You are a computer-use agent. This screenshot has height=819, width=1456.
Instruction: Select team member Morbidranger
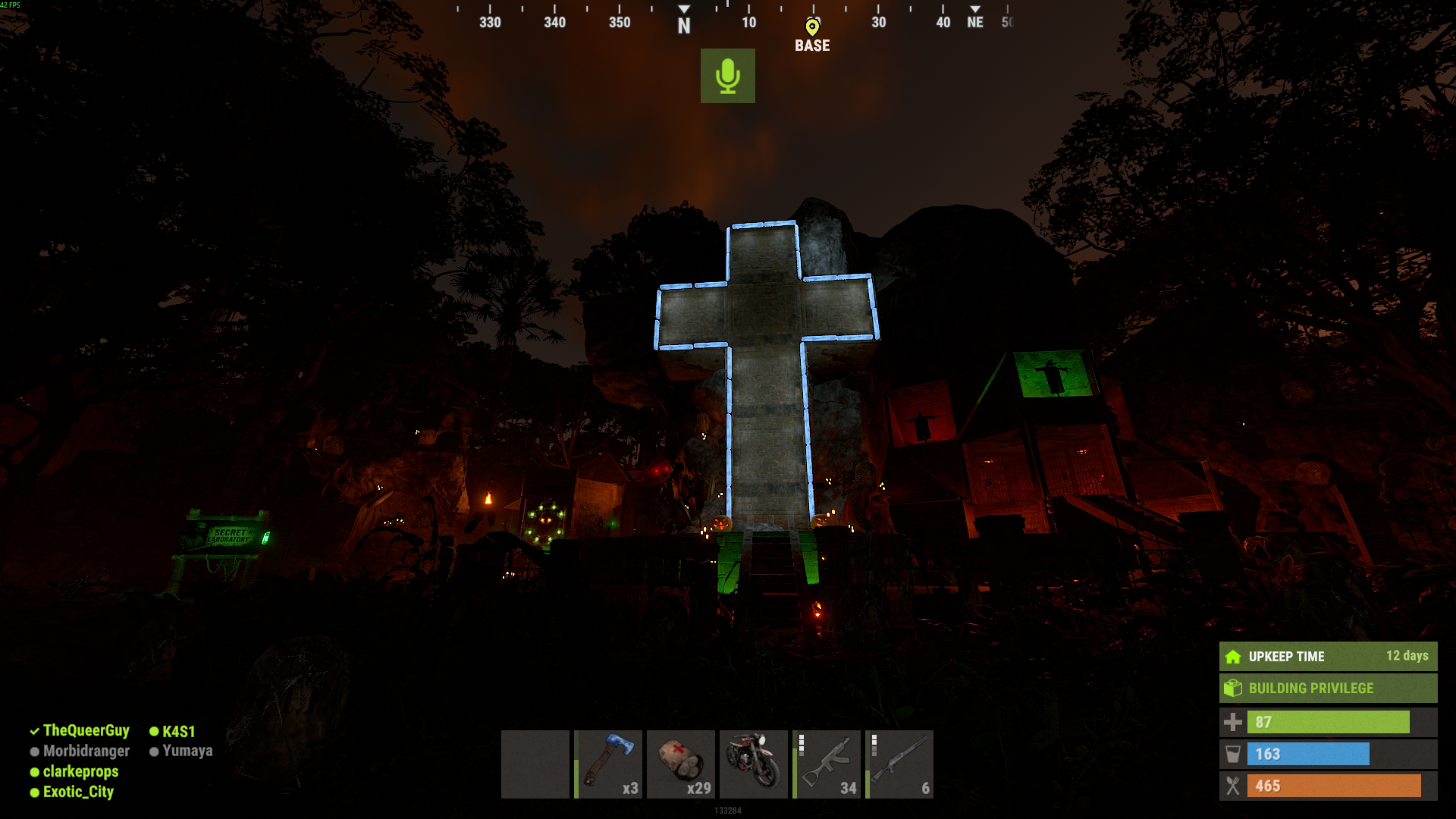coord(86,751)
